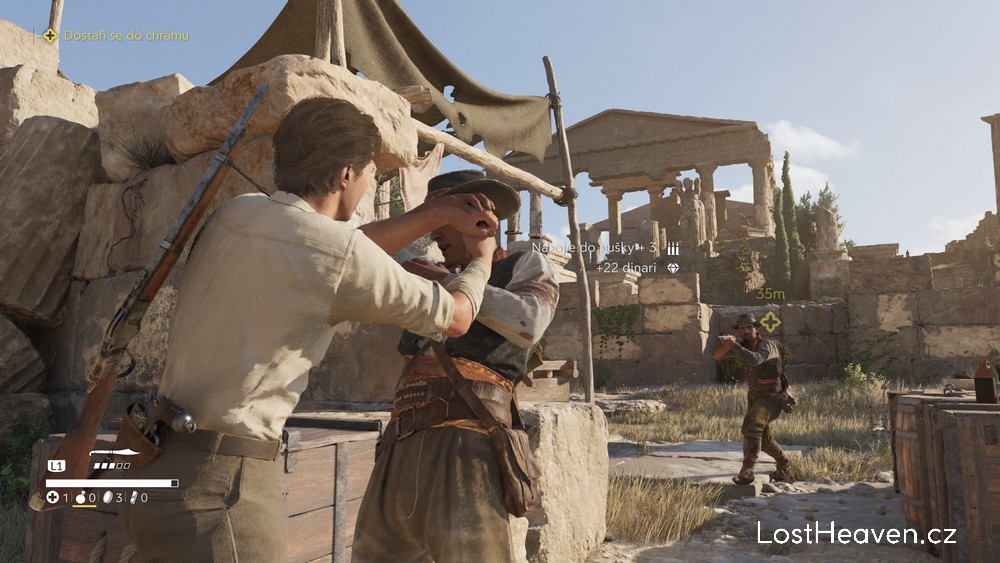This screenshot has height=563, width=1000.
Task: Open the LostHeaven.cz watermark link
Action: 856,533
